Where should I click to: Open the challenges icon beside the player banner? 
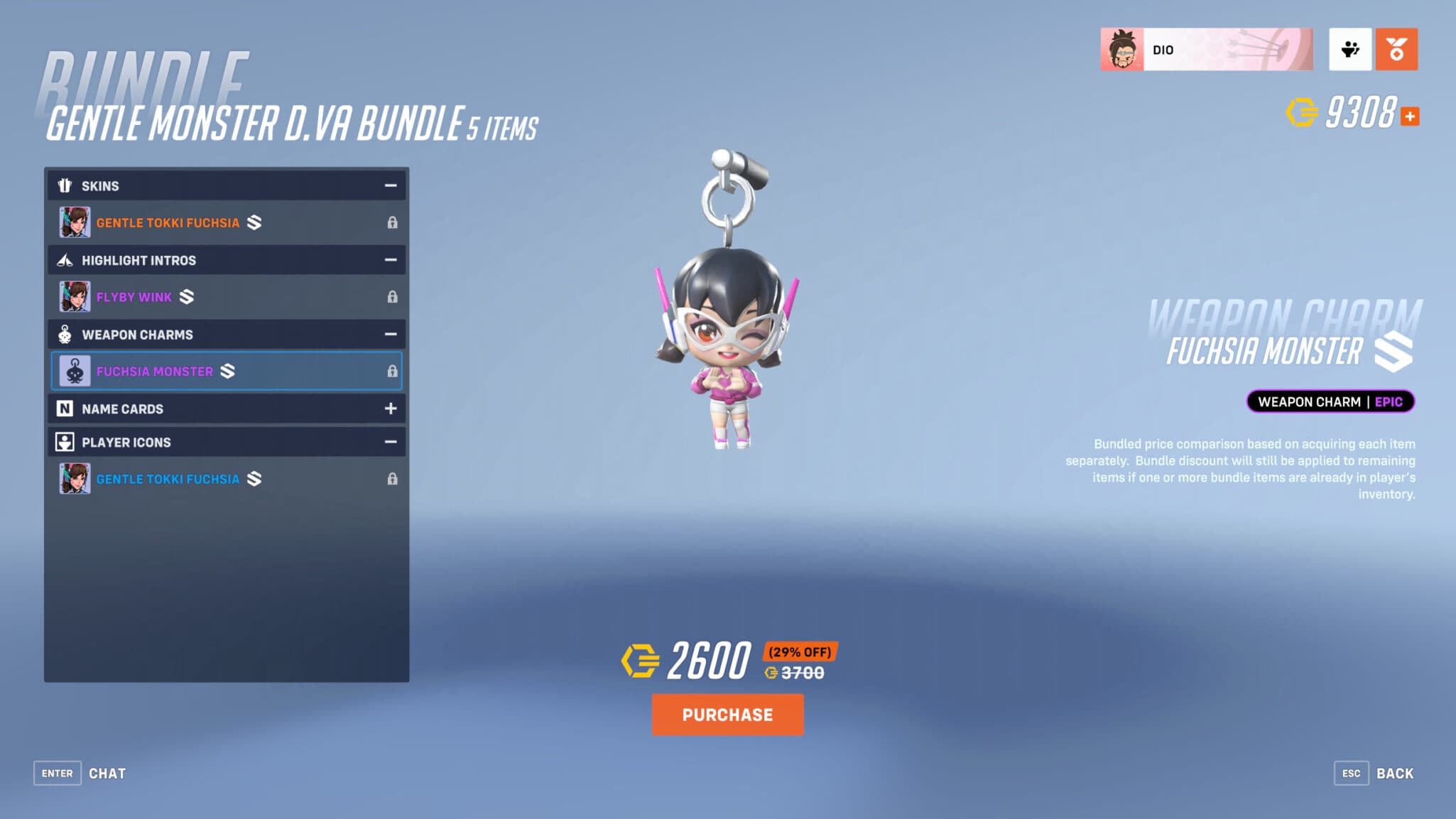click(x=1350, y=48)
